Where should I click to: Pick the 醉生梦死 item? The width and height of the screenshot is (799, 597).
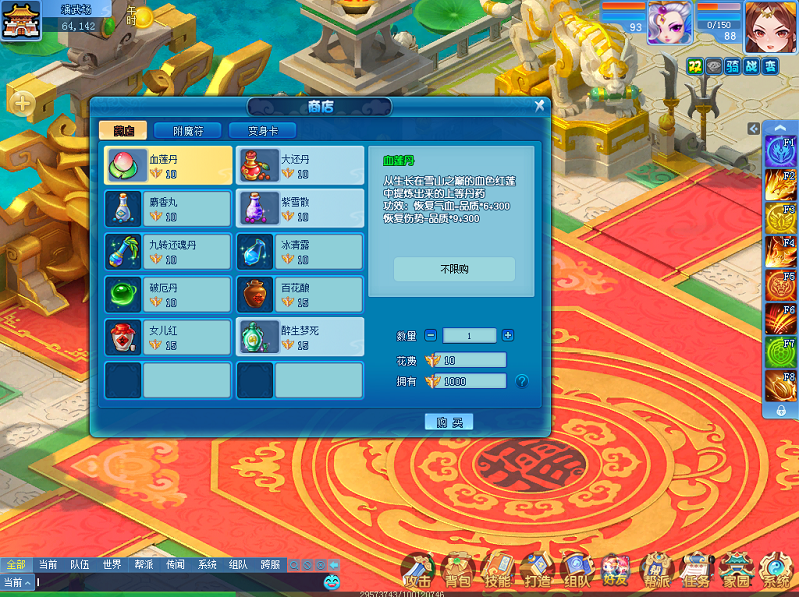tap(300, 337)
